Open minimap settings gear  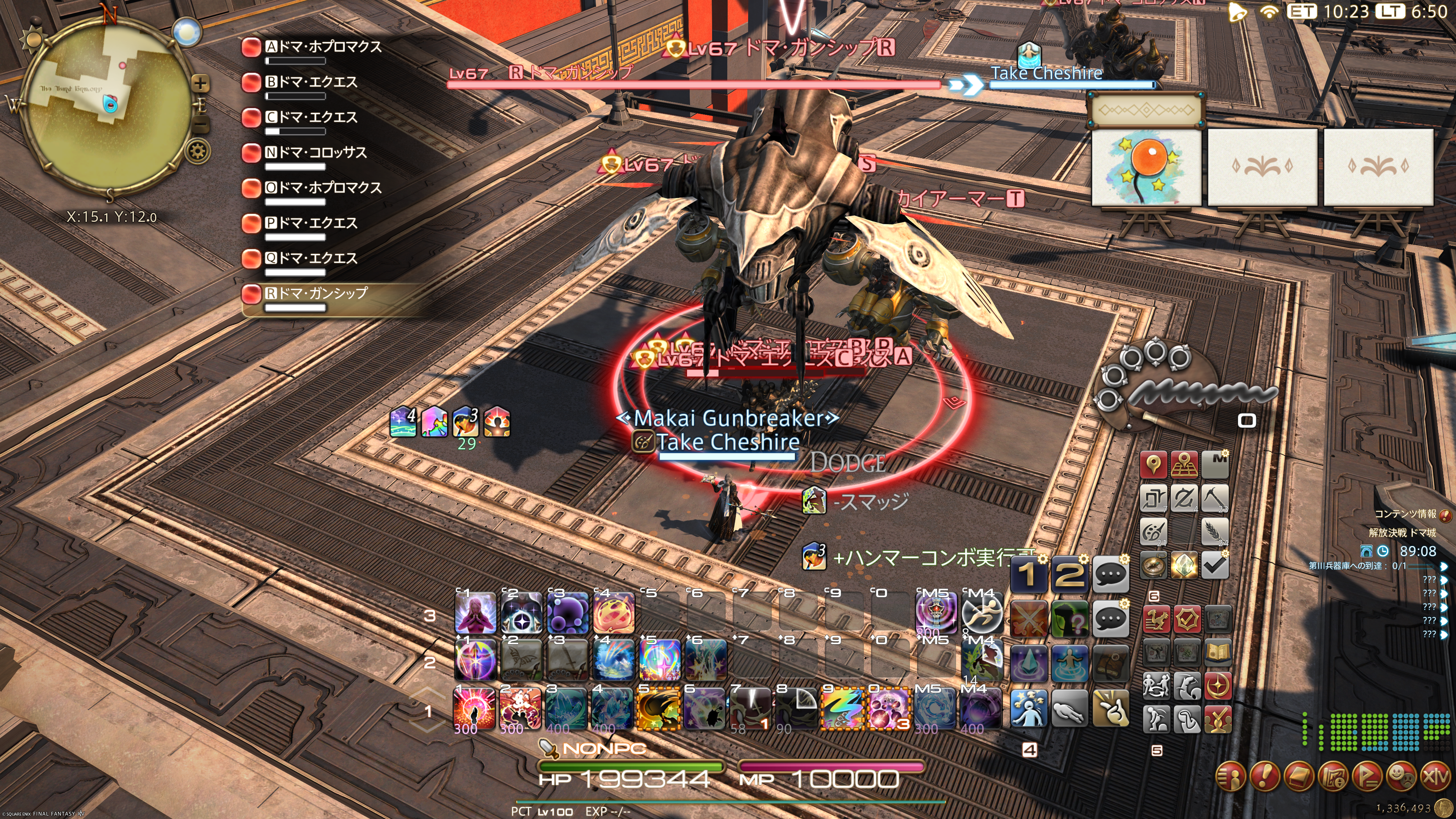(198, 152)
